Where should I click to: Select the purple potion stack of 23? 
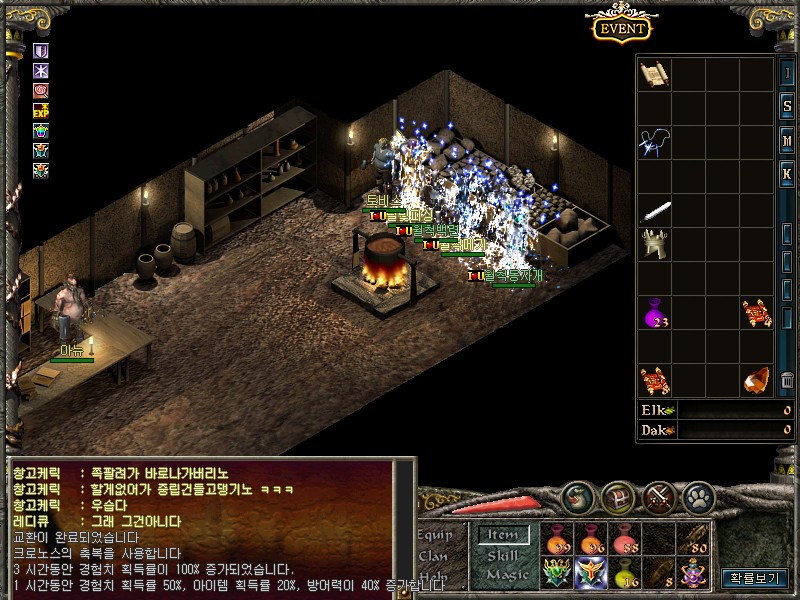point(655,314)
